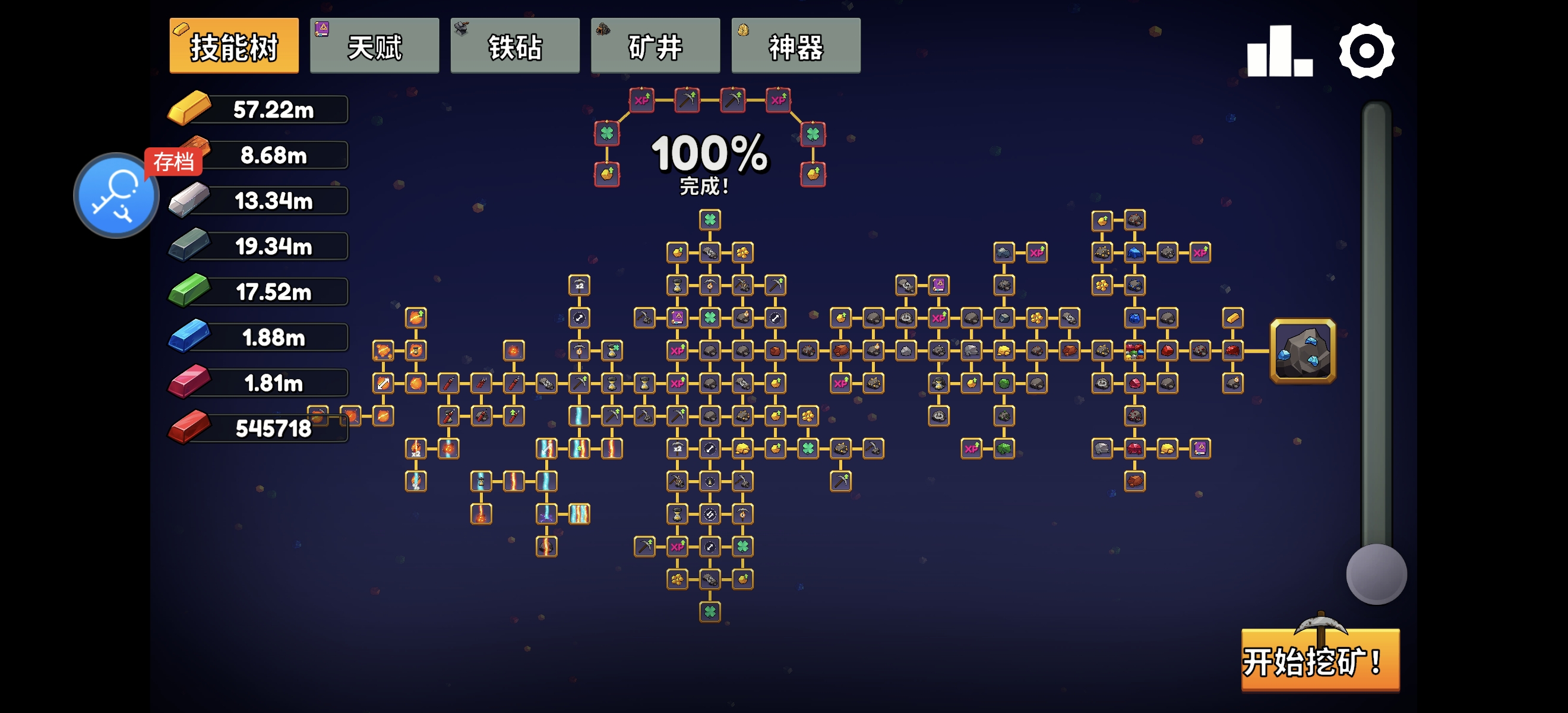The height and width of the screenshot is (713, 1568).
Task: Select the 铁砧 tab
Action: coord(515,46)
